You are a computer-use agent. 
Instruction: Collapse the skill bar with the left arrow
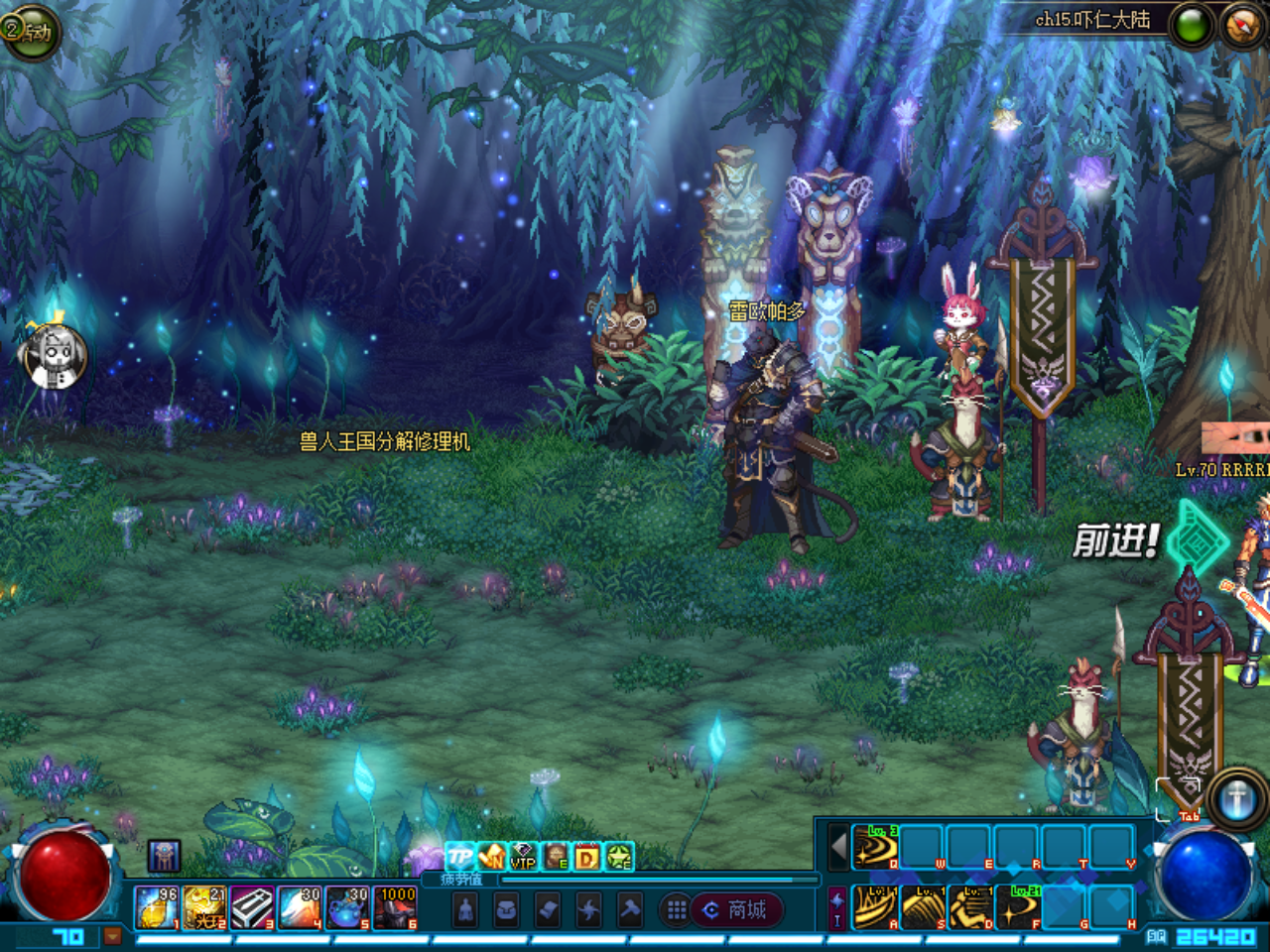pyautogui.click(x=838, y=848)
